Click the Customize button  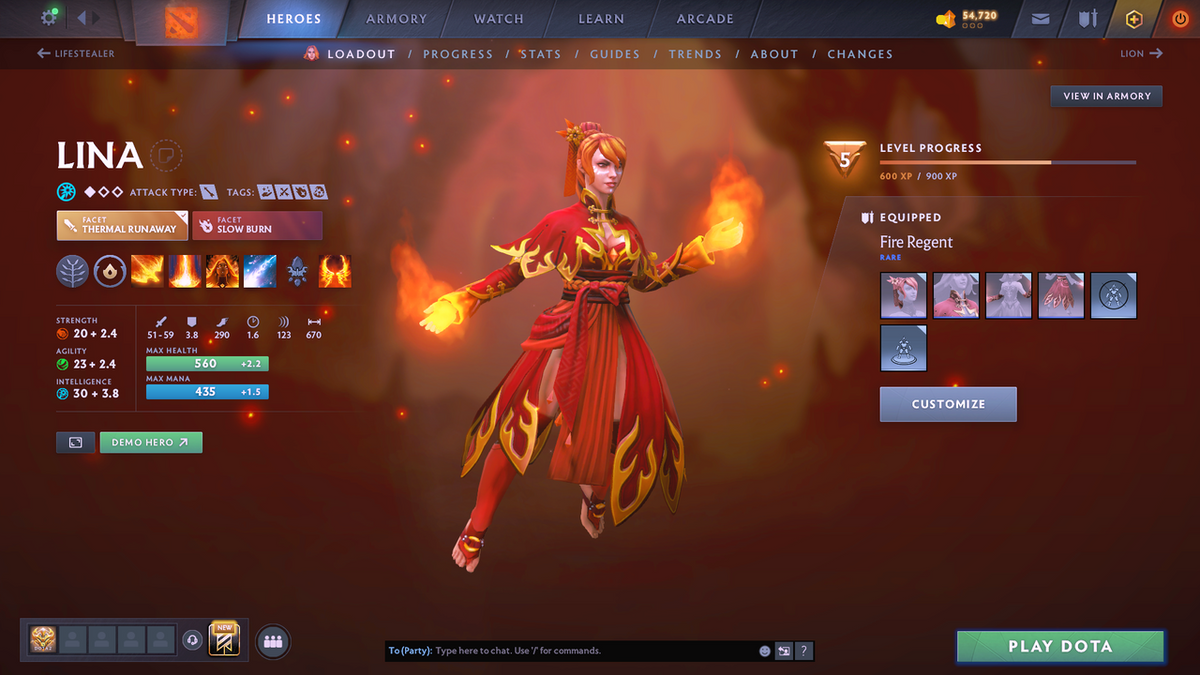948,404
